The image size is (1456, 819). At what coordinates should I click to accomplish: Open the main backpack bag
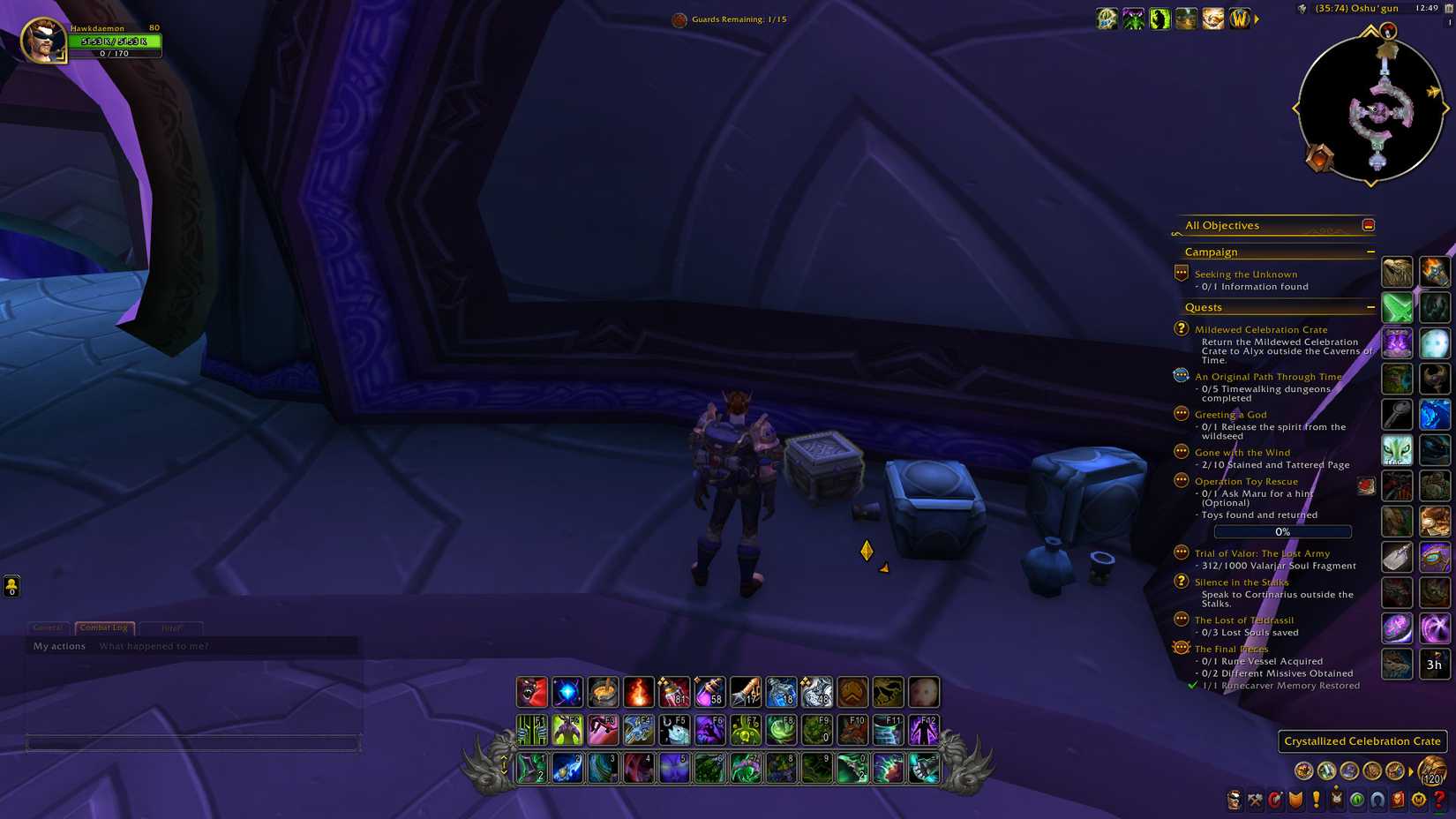[x=1431, y=770]
